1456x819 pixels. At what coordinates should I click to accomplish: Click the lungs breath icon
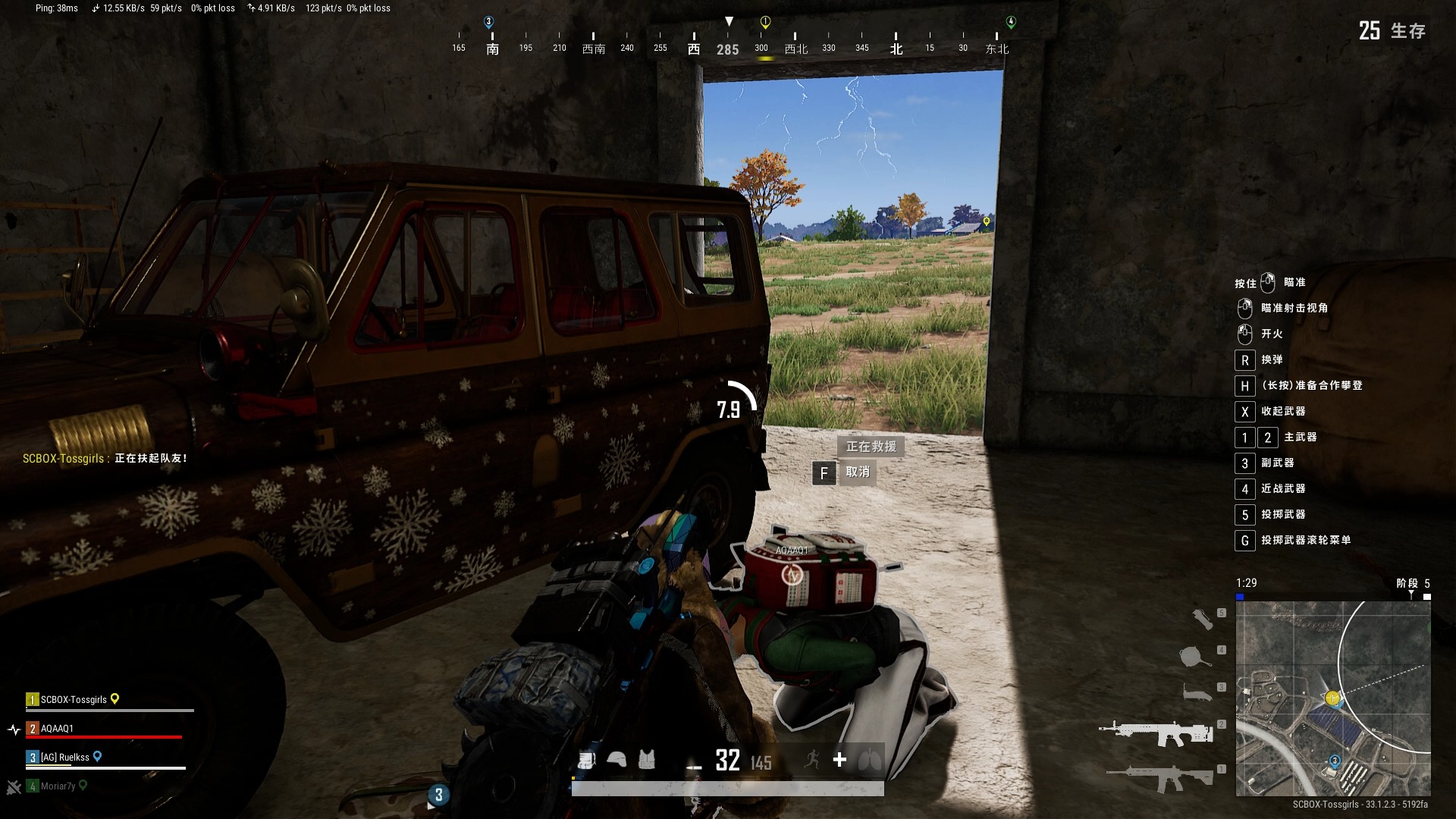tap(870, 760)
